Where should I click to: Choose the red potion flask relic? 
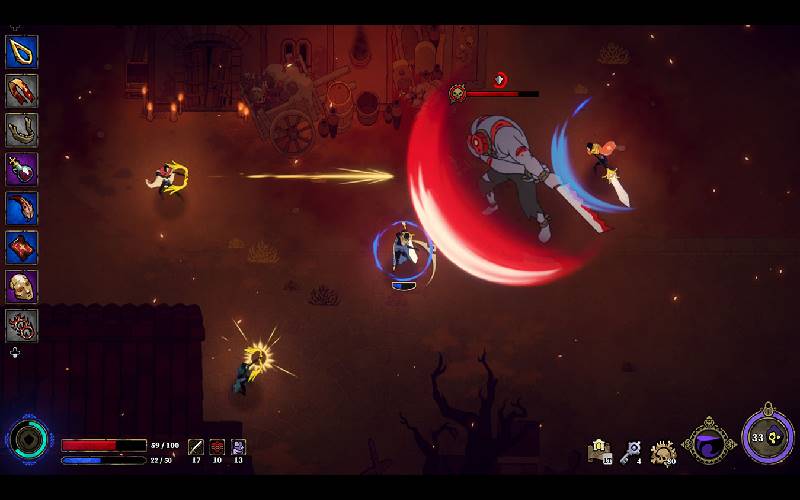[22, 169]
